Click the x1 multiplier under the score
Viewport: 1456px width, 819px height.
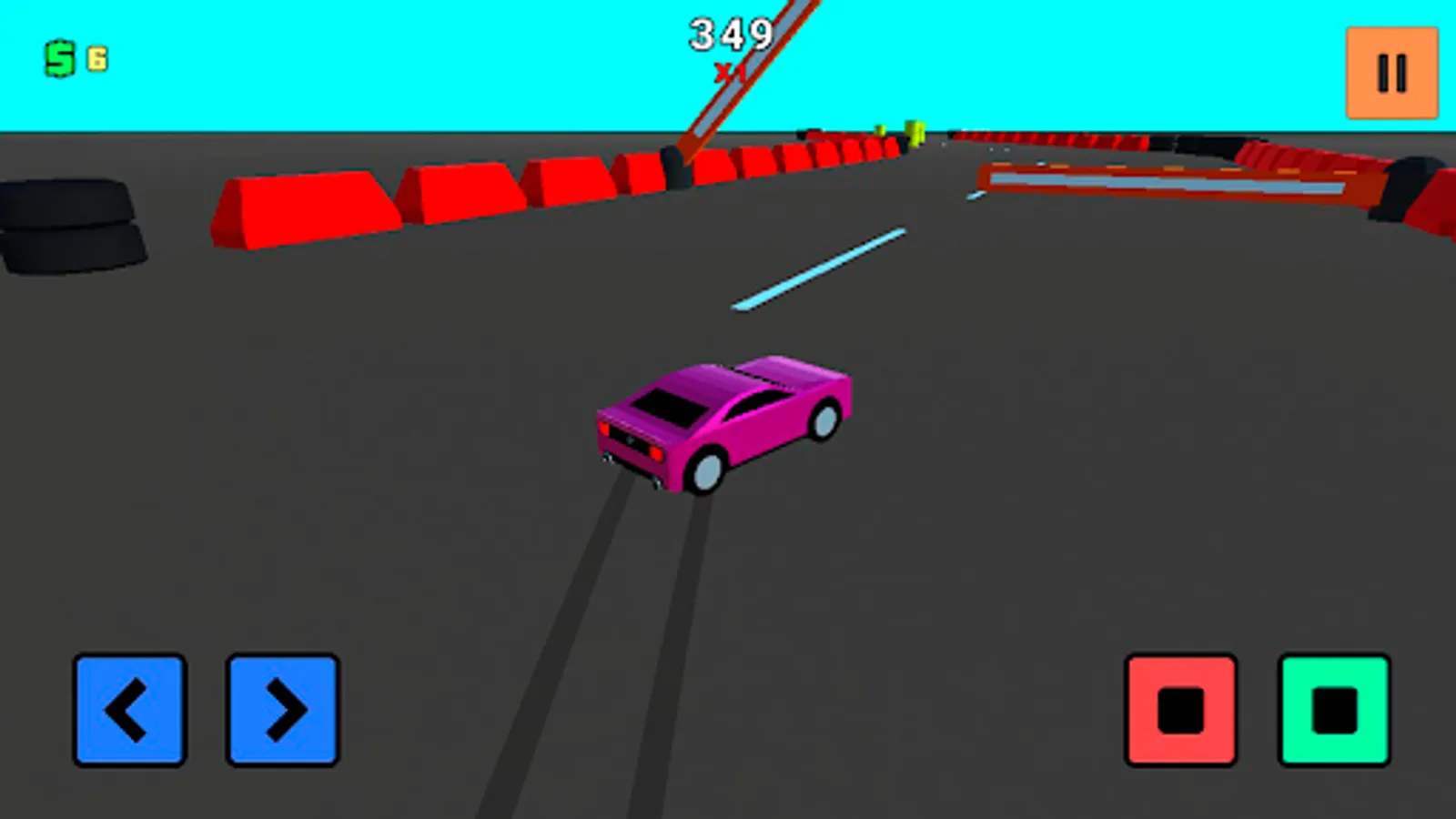click(728, 70)
